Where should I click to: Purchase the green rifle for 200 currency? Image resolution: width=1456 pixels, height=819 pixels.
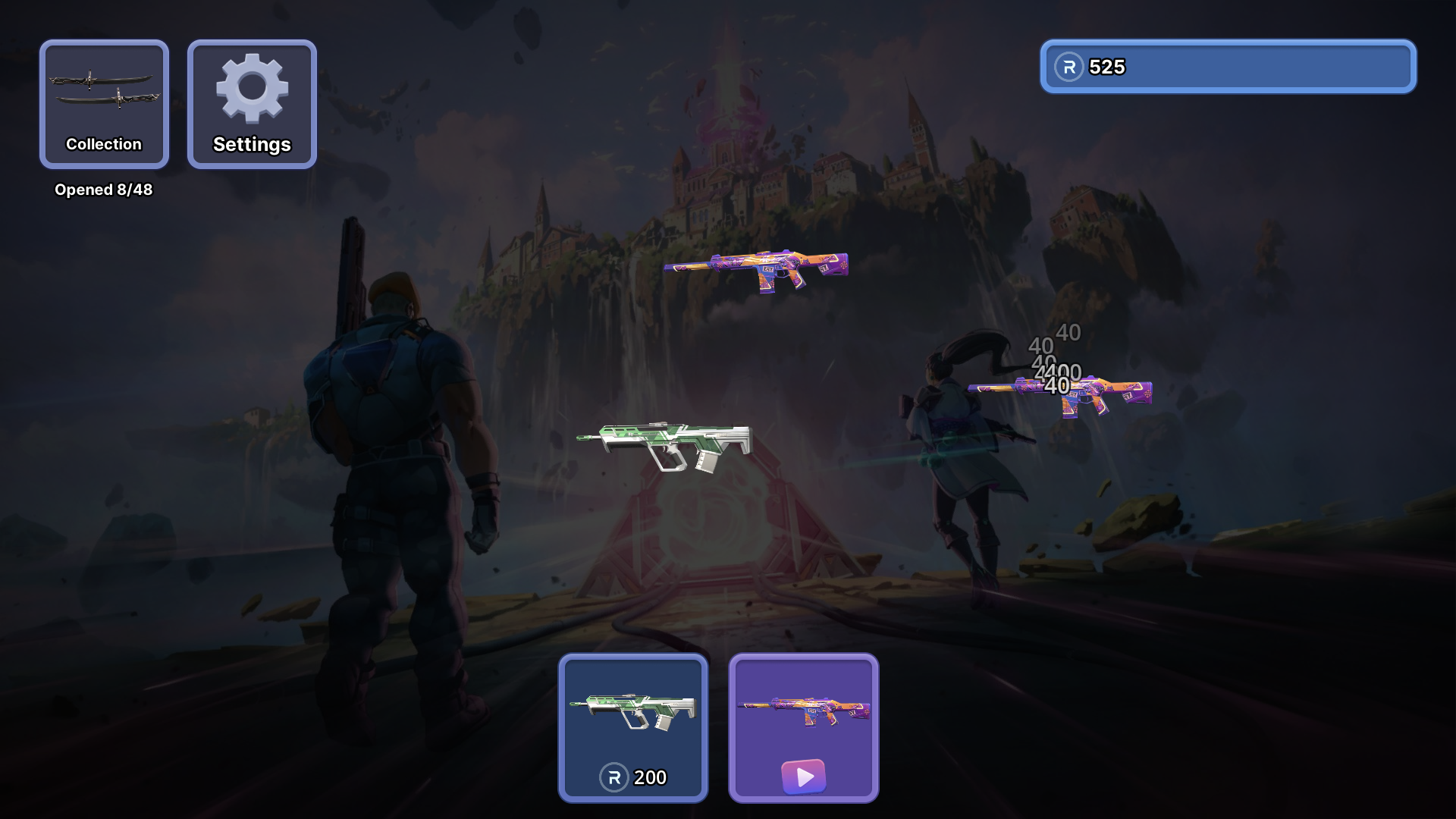[633, 728]
